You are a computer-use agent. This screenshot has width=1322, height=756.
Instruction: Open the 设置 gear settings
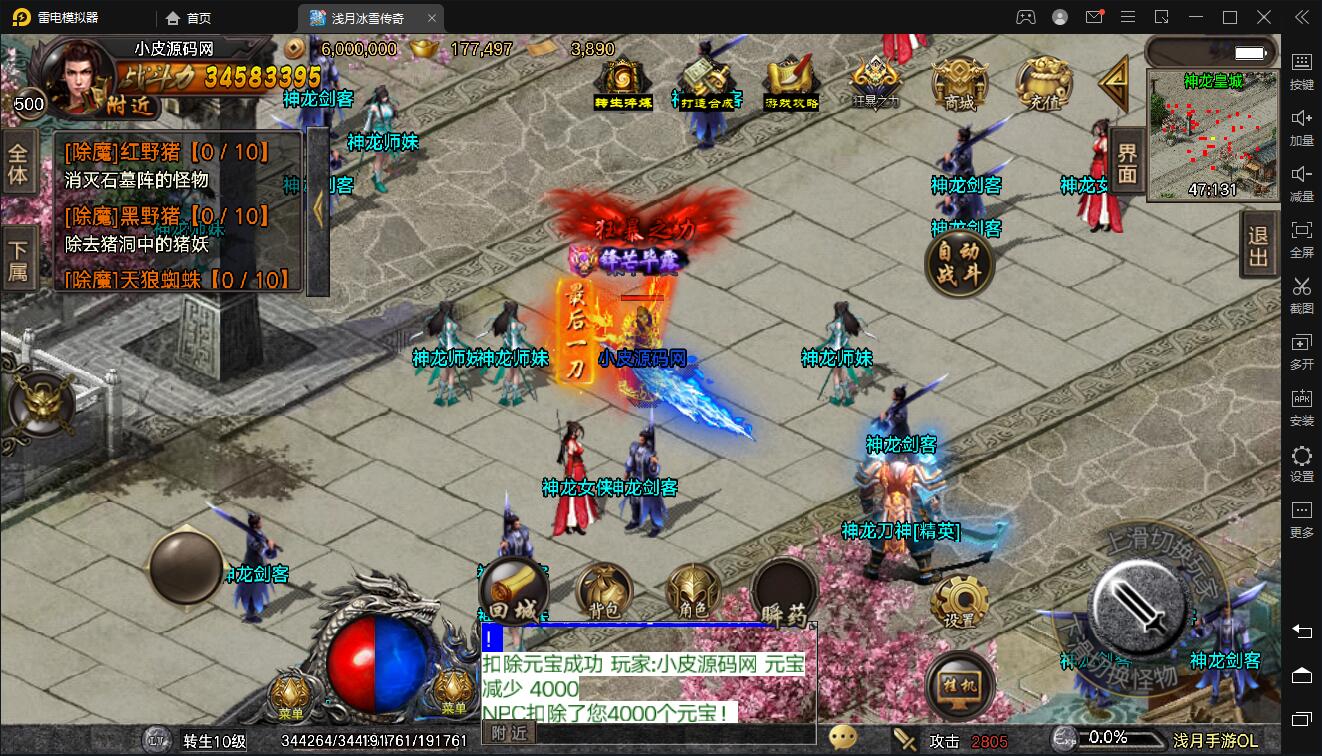[959, 601]
